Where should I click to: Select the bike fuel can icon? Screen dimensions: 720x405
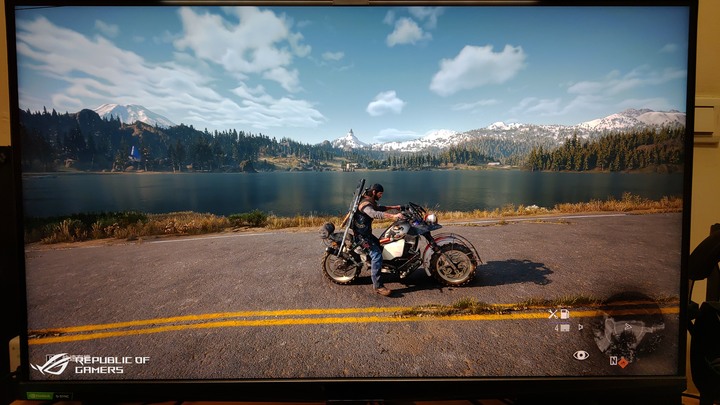click(x=565, y=313)
